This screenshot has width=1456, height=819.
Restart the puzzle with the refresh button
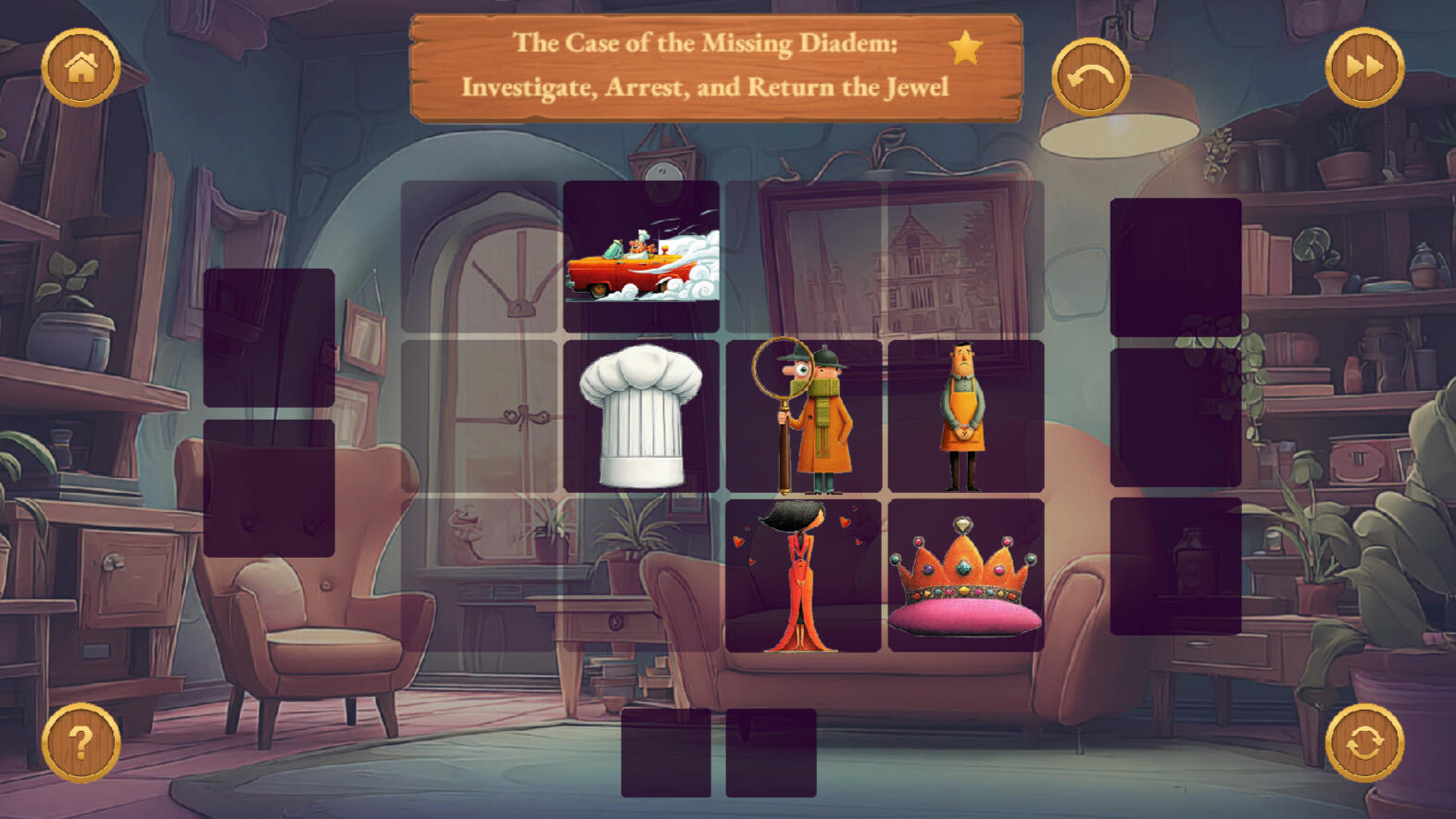click(x=1364, y=742)
